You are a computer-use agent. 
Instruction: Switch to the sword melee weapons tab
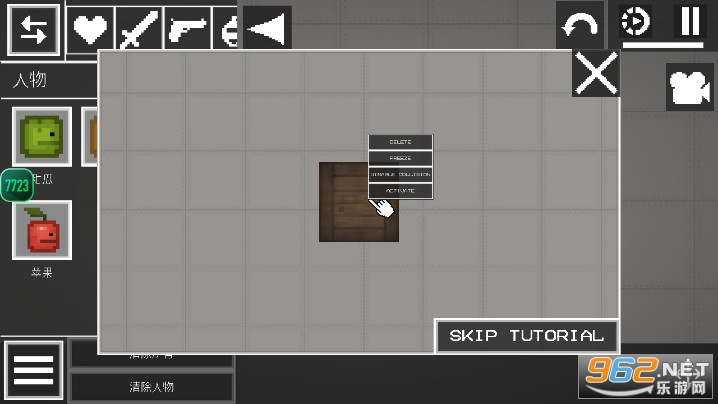point(137,29)
